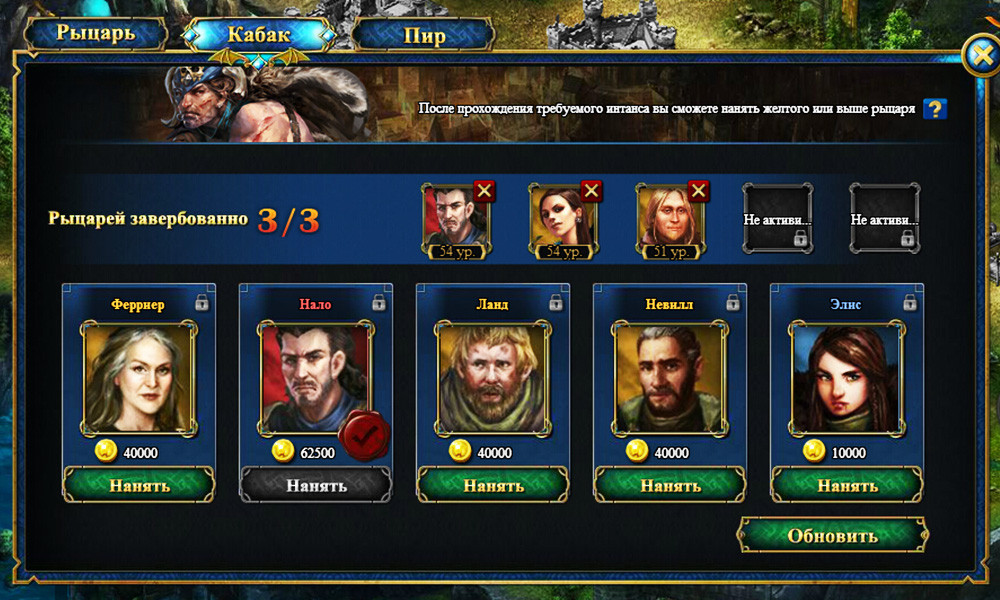Image resolution: width=1000 pixels, height=600 pixels.
Task: Hire knight Невилл
Action: click(x=670, y=485)
